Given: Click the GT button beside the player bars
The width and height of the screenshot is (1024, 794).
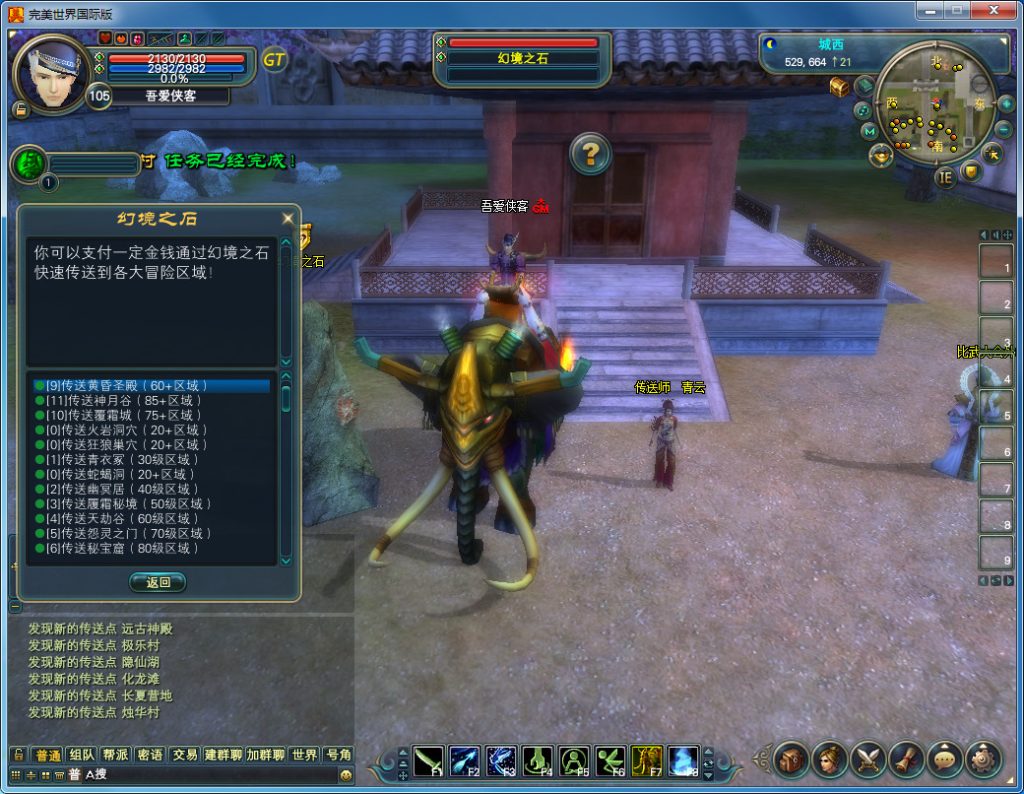Looking at the screenshot, I should pos(275,60).
